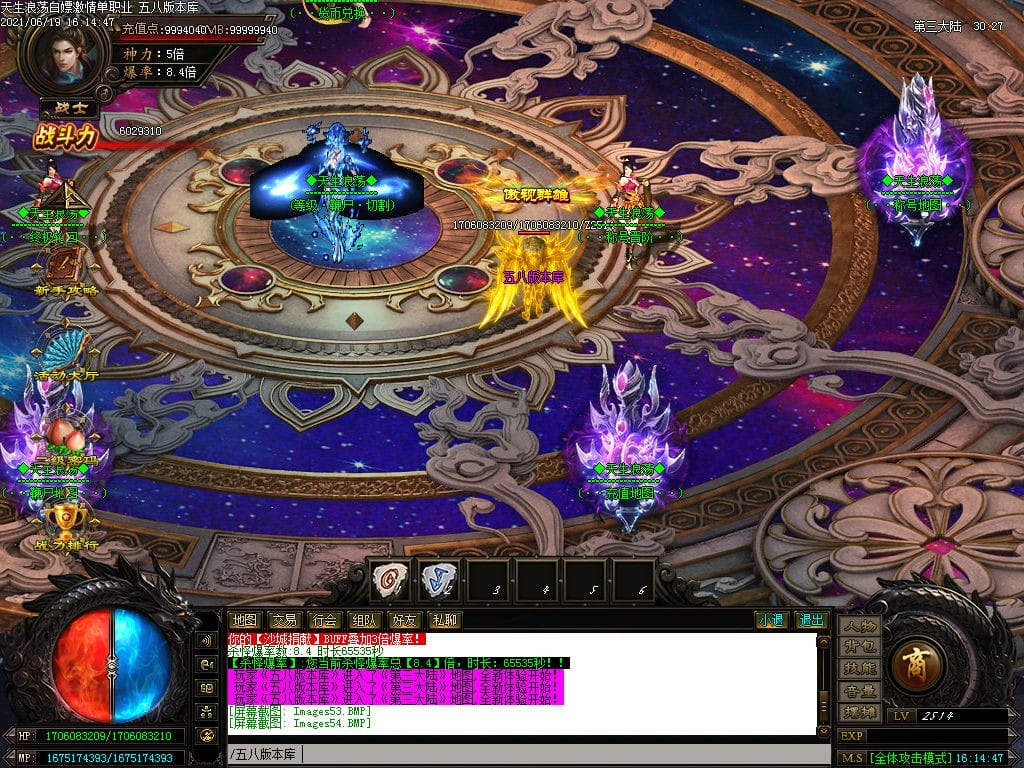Open the 背包 backpack
Viewport: 1024px width, 768px height.
[860, 648]
